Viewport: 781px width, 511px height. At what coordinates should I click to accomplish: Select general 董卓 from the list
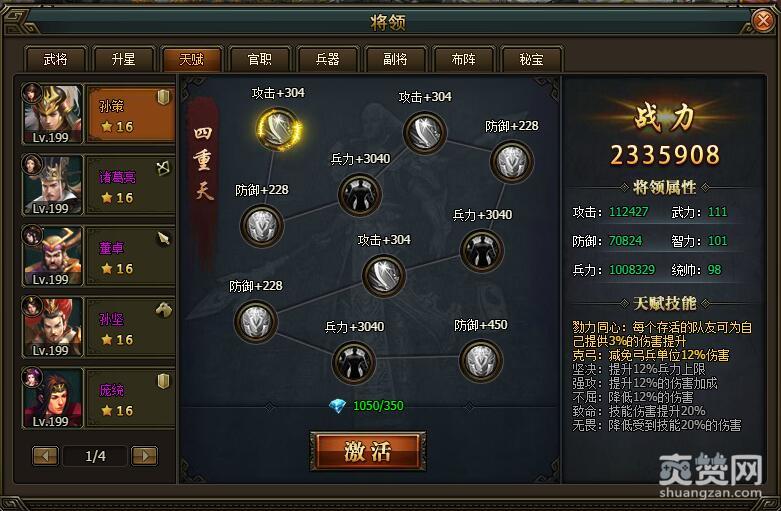[98, 256]
